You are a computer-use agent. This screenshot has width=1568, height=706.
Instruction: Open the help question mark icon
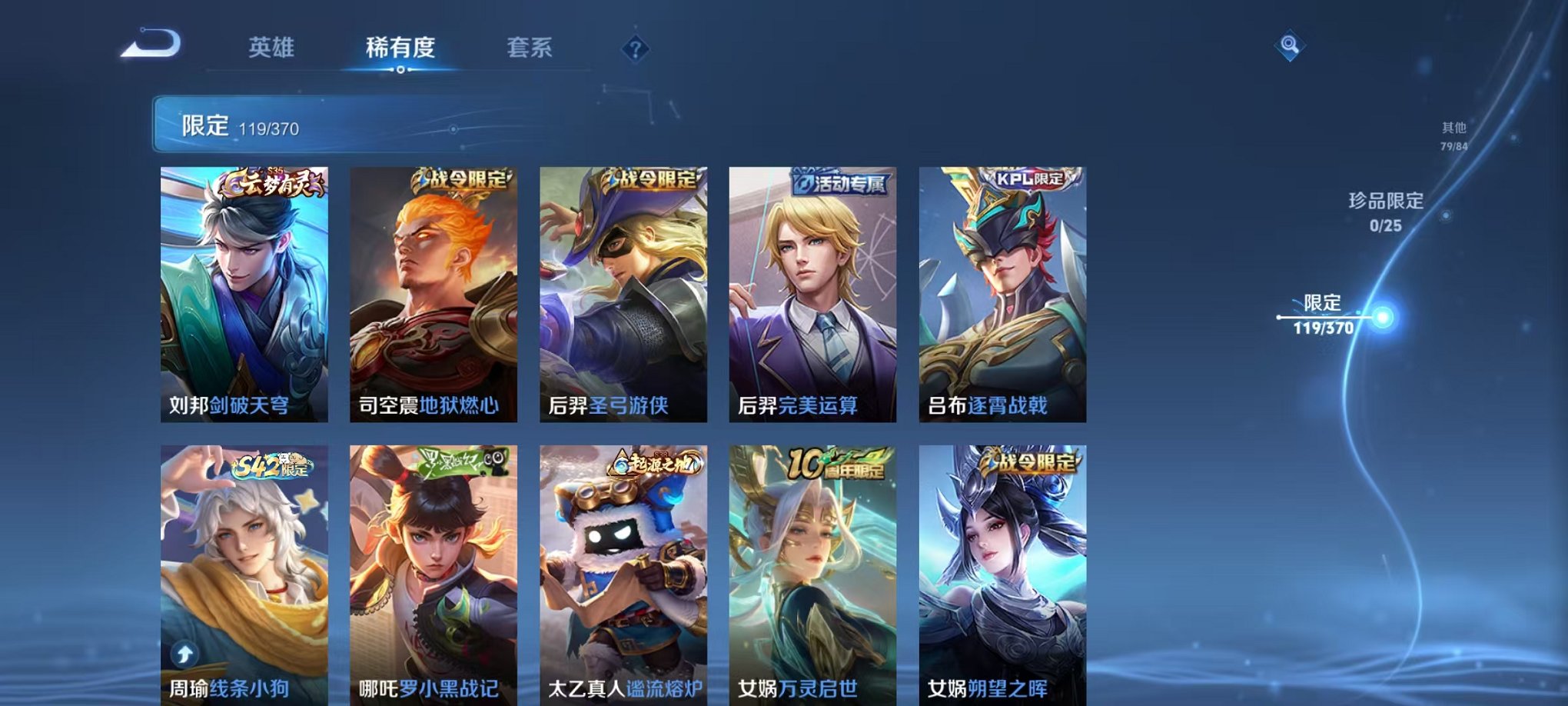pyautogui.click(x=632, y=50)
